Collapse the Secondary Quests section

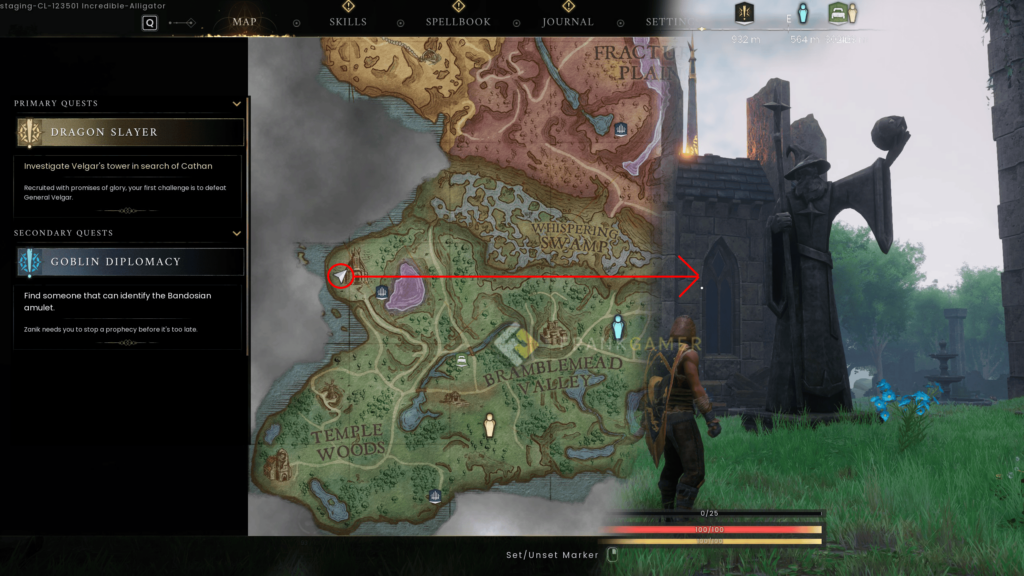(237, 233)
